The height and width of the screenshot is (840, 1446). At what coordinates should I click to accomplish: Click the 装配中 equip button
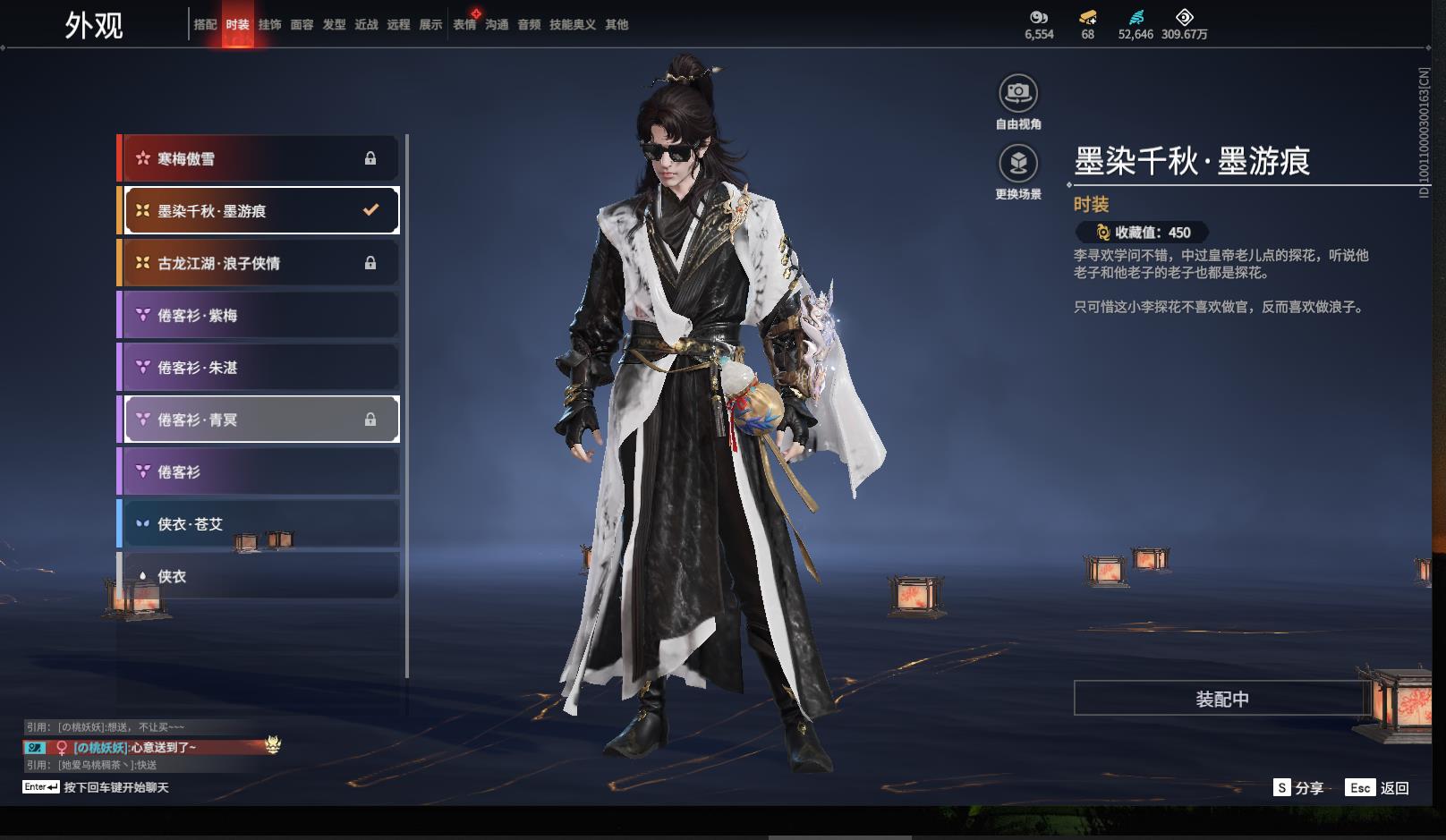(x=1221, y=699)
